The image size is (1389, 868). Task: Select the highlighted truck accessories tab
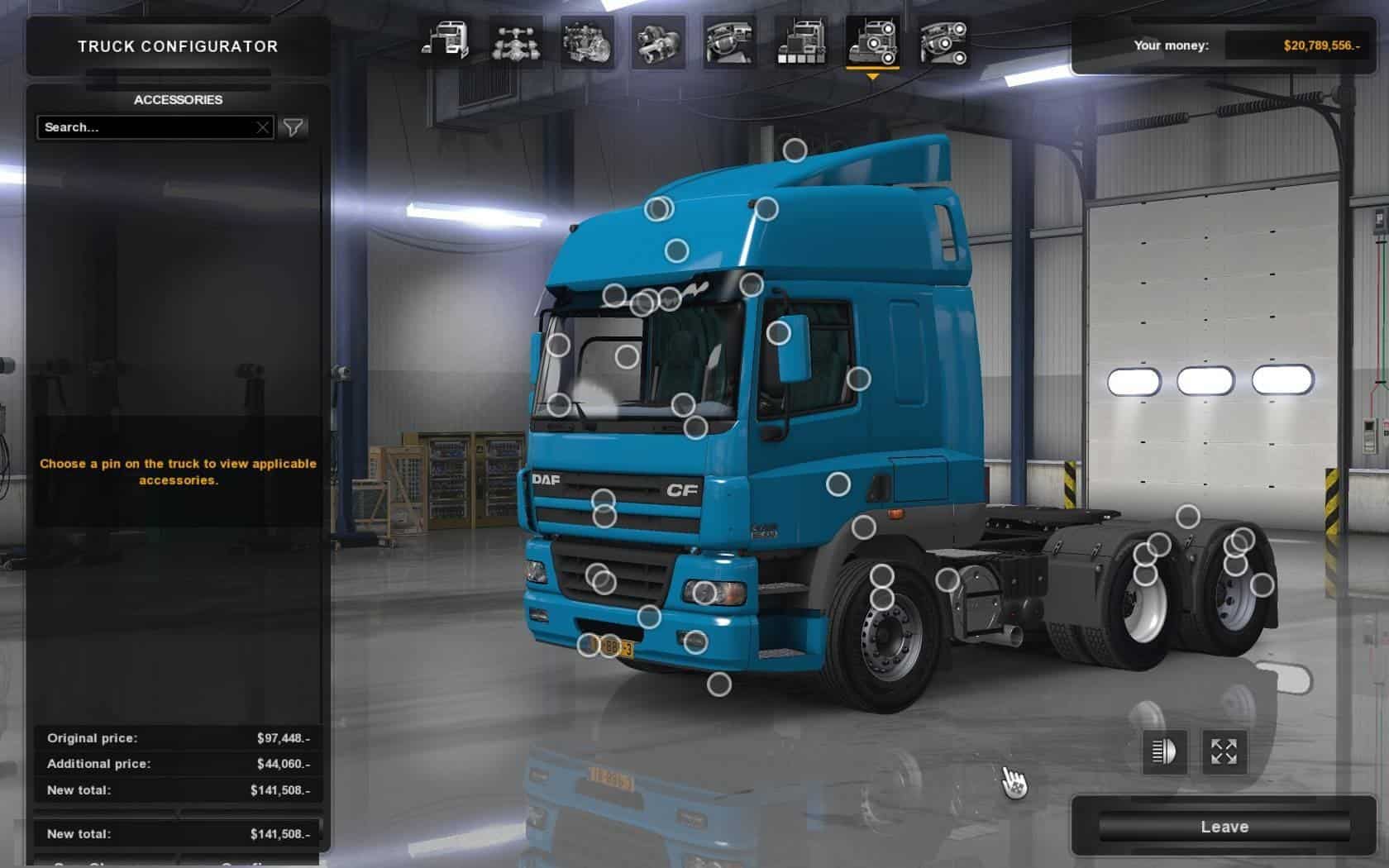(872, 41)
